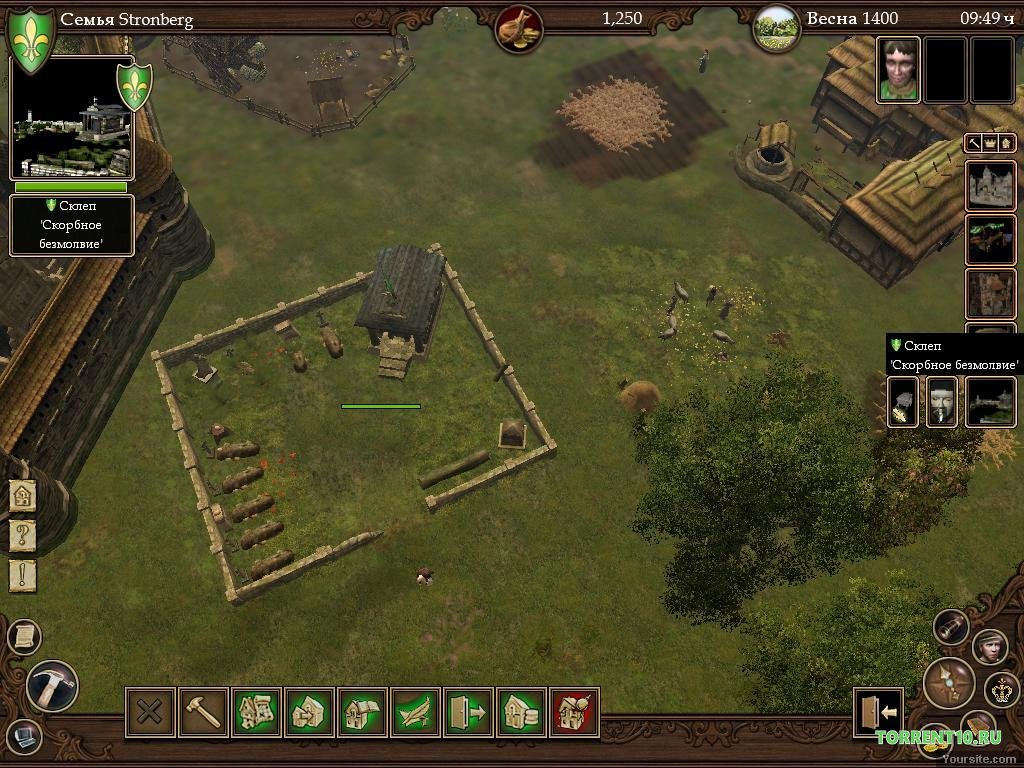Open the crown menu button
This screenshot has height=768, width=1024.
(998, 689)
